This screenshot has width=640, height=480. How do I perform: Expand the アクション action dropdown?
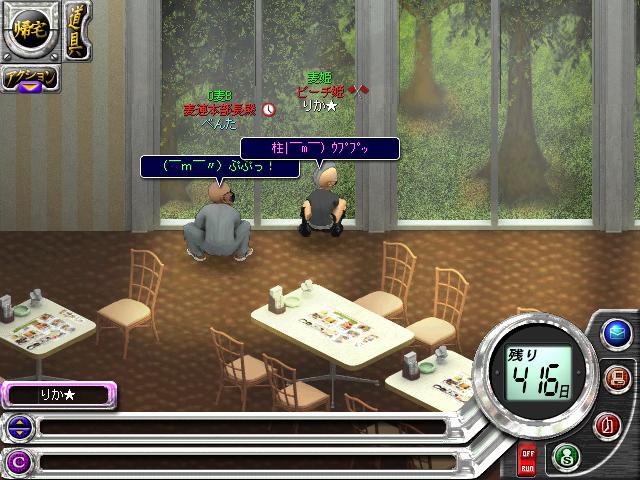28,80
